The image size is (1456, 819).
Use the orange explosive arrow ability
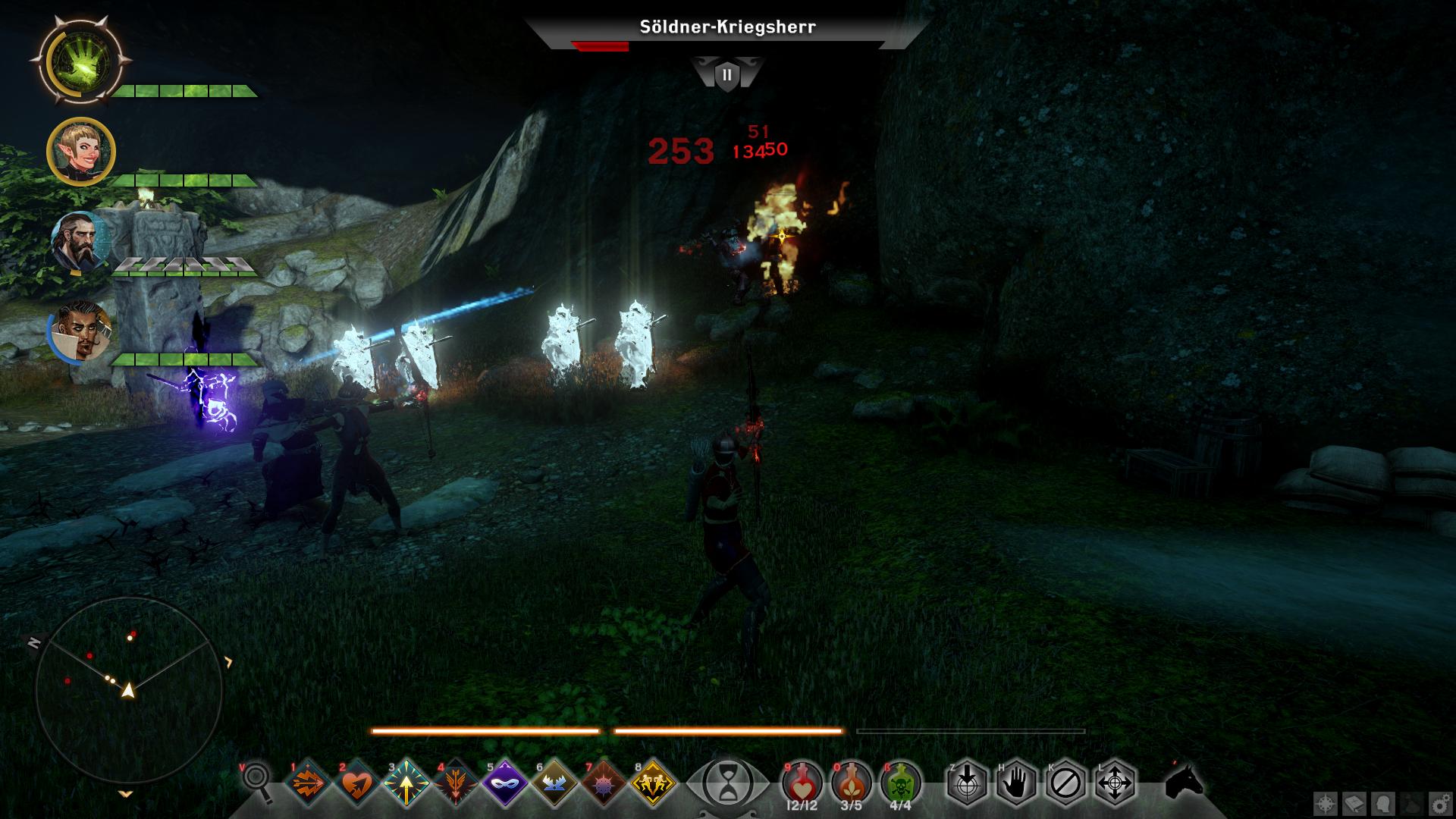click(x=309, y=783)
